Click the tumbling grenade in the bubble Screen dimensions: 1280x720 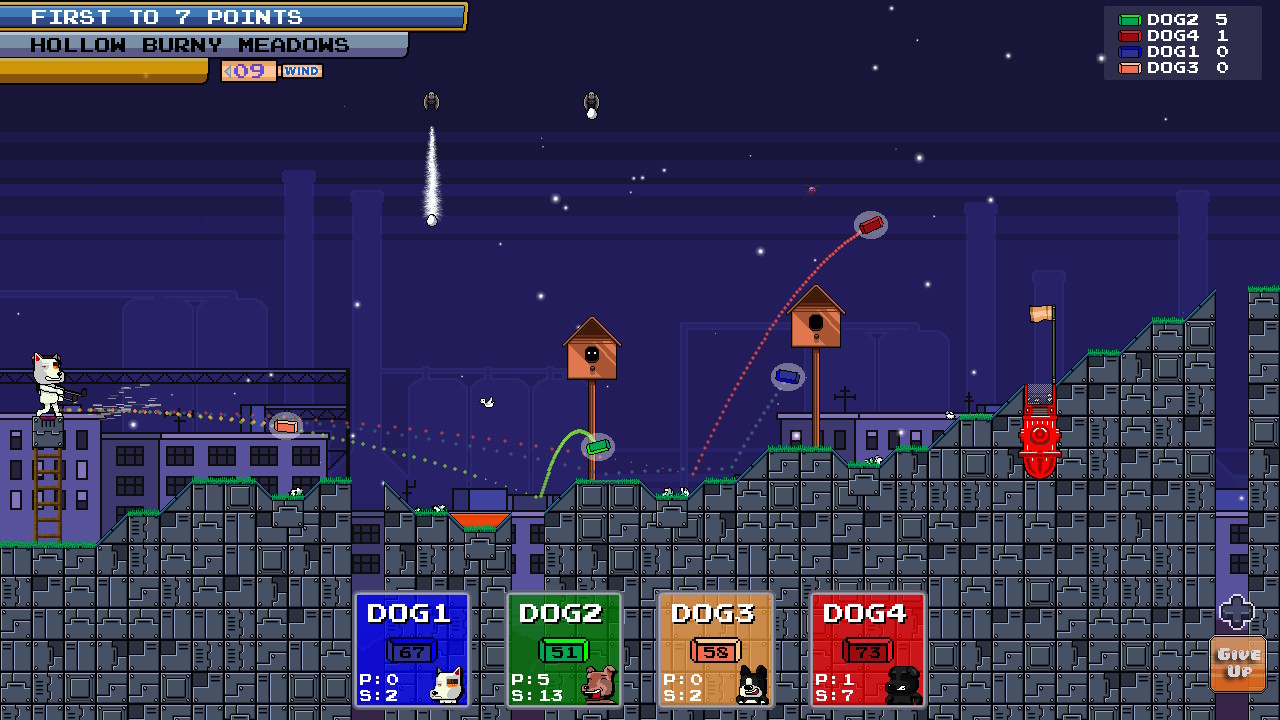tap(869, 224)
